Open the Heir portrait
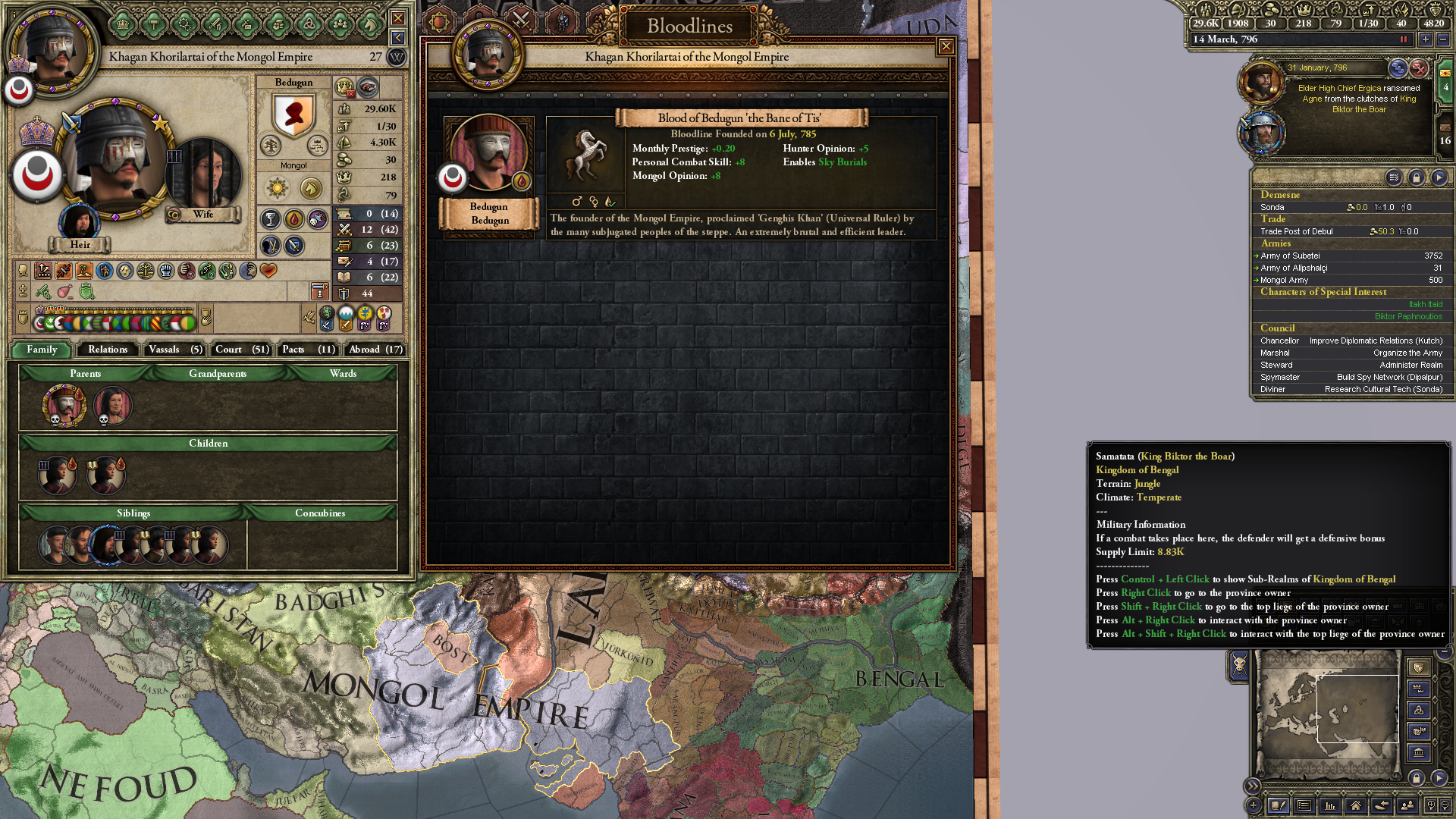Screen dimensions: 1456x819 click(x=79, y=222)
